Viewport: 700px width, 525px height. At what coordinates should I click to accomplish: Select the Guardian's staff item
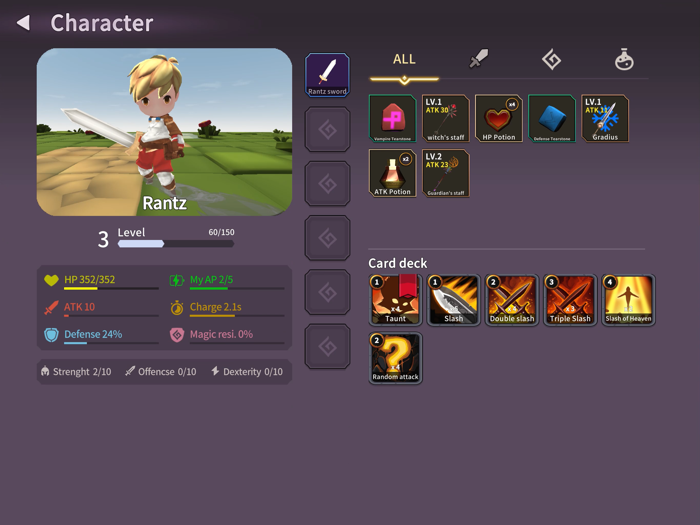tap(446, 173)
